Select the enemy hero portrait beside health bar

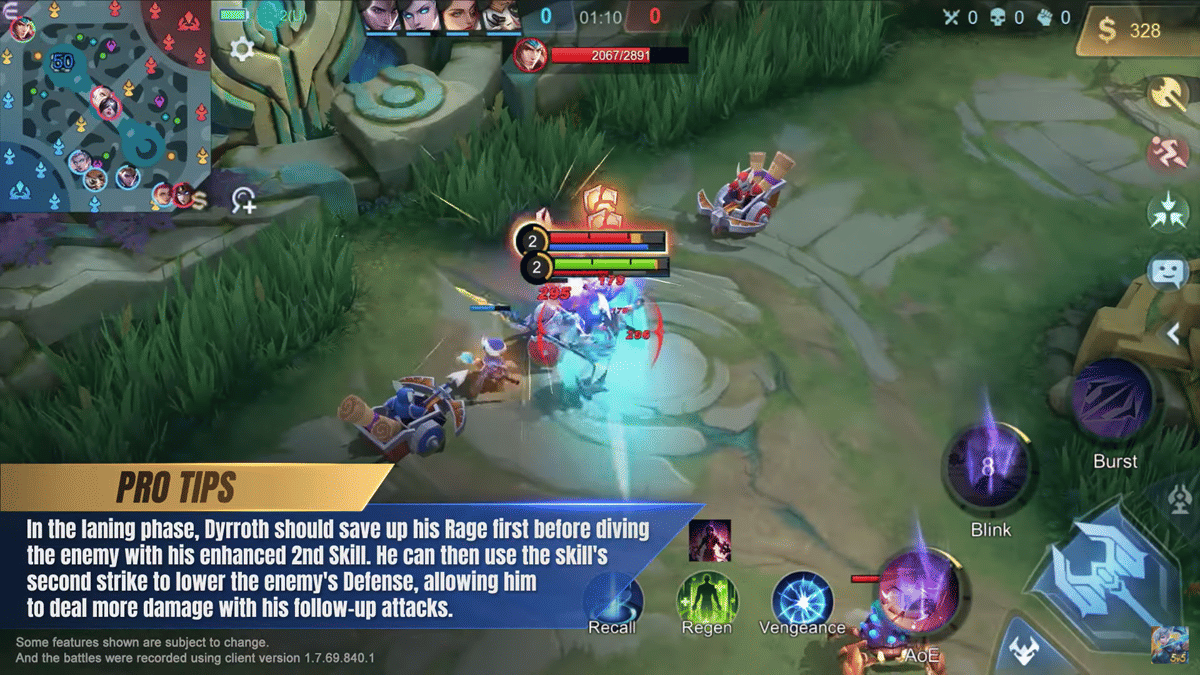(x=530, y=55)
